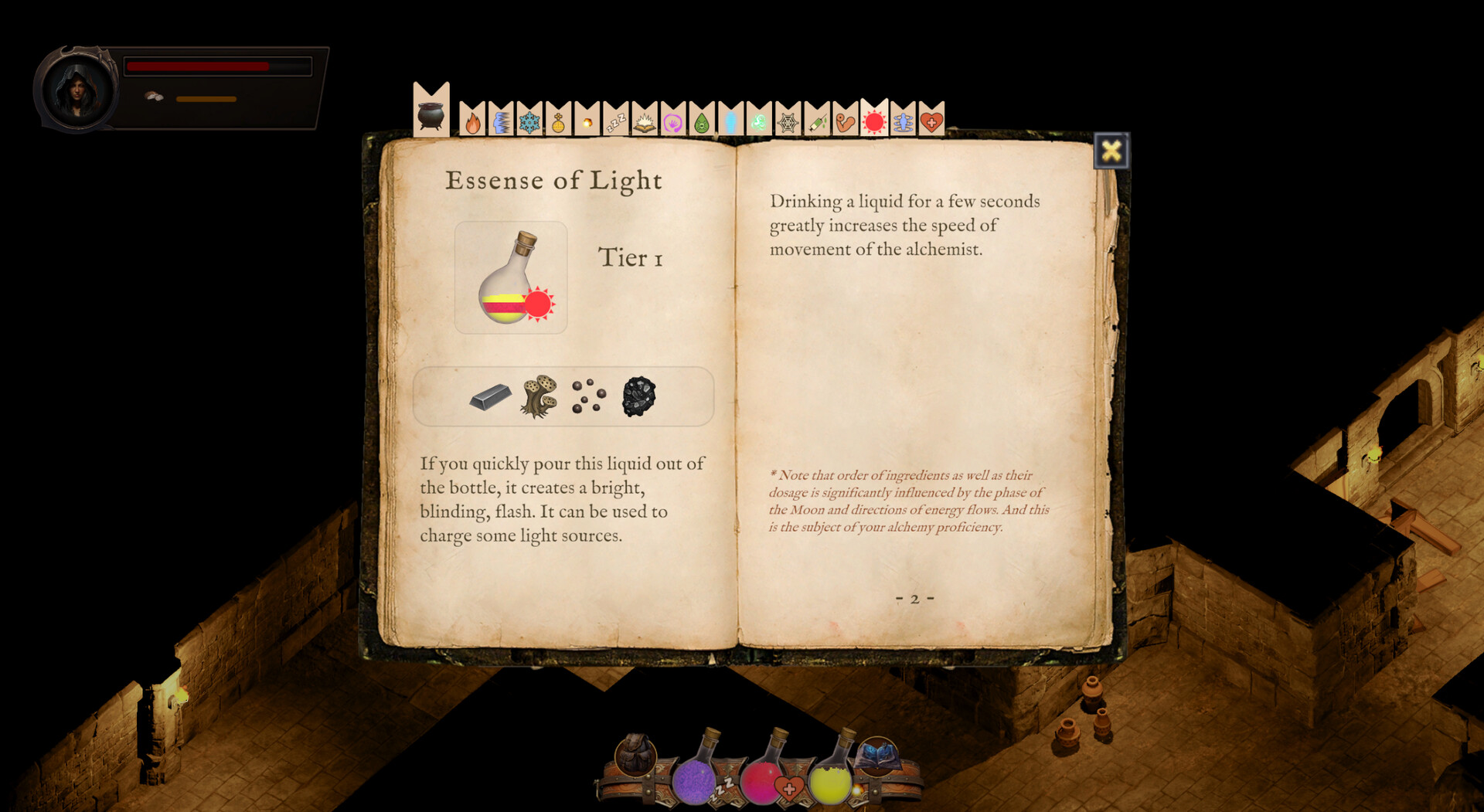Select the syringe recipes tab

pyautogui.click(x=818, y=122)
